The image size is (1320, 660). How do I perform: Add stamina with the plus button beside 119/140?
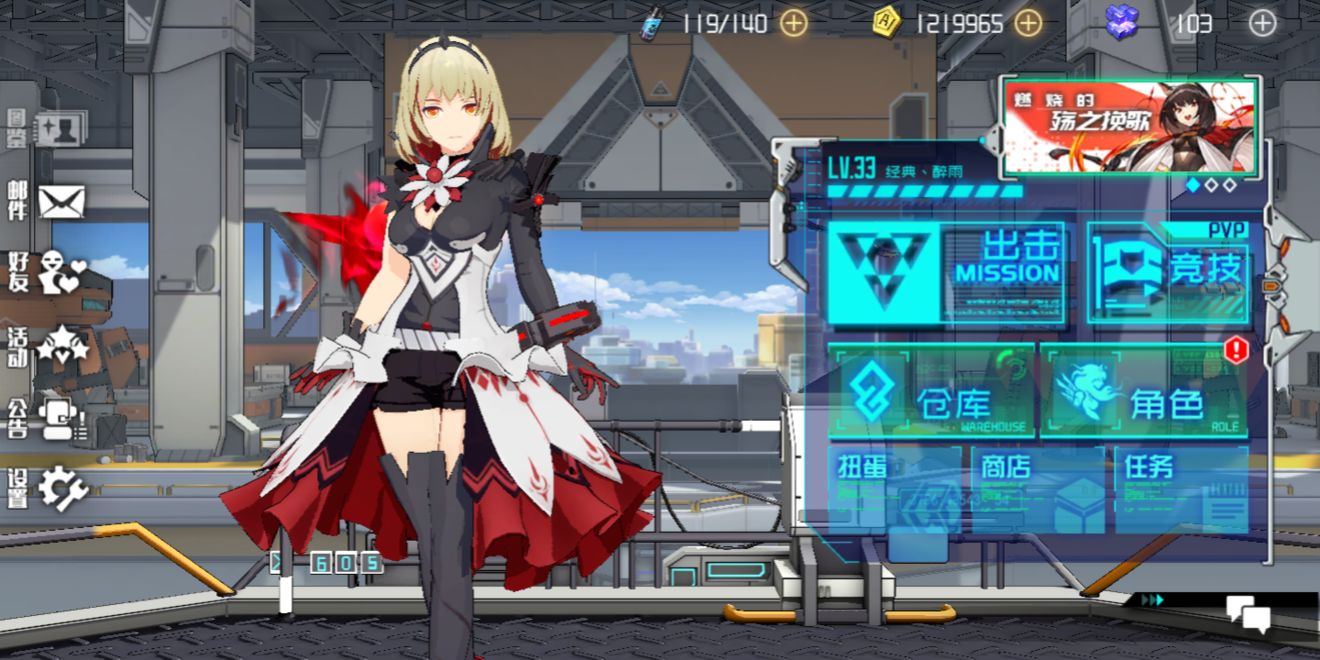point(794,23)
